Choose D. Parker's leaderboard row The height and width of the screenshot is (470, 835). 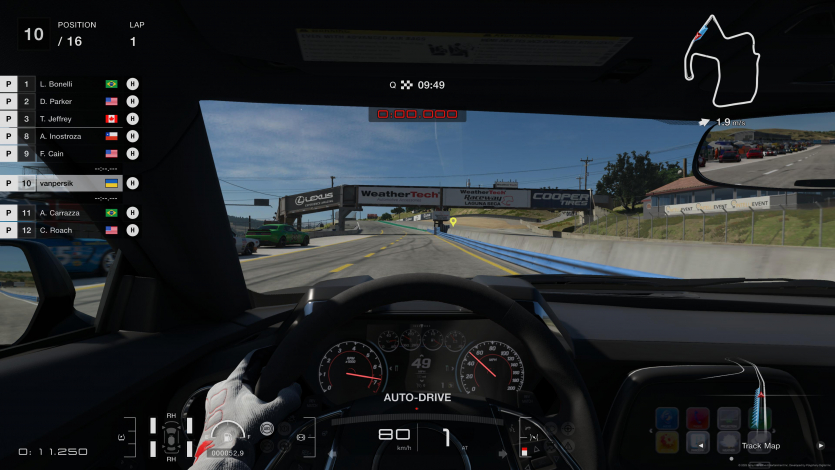(68, 102)
